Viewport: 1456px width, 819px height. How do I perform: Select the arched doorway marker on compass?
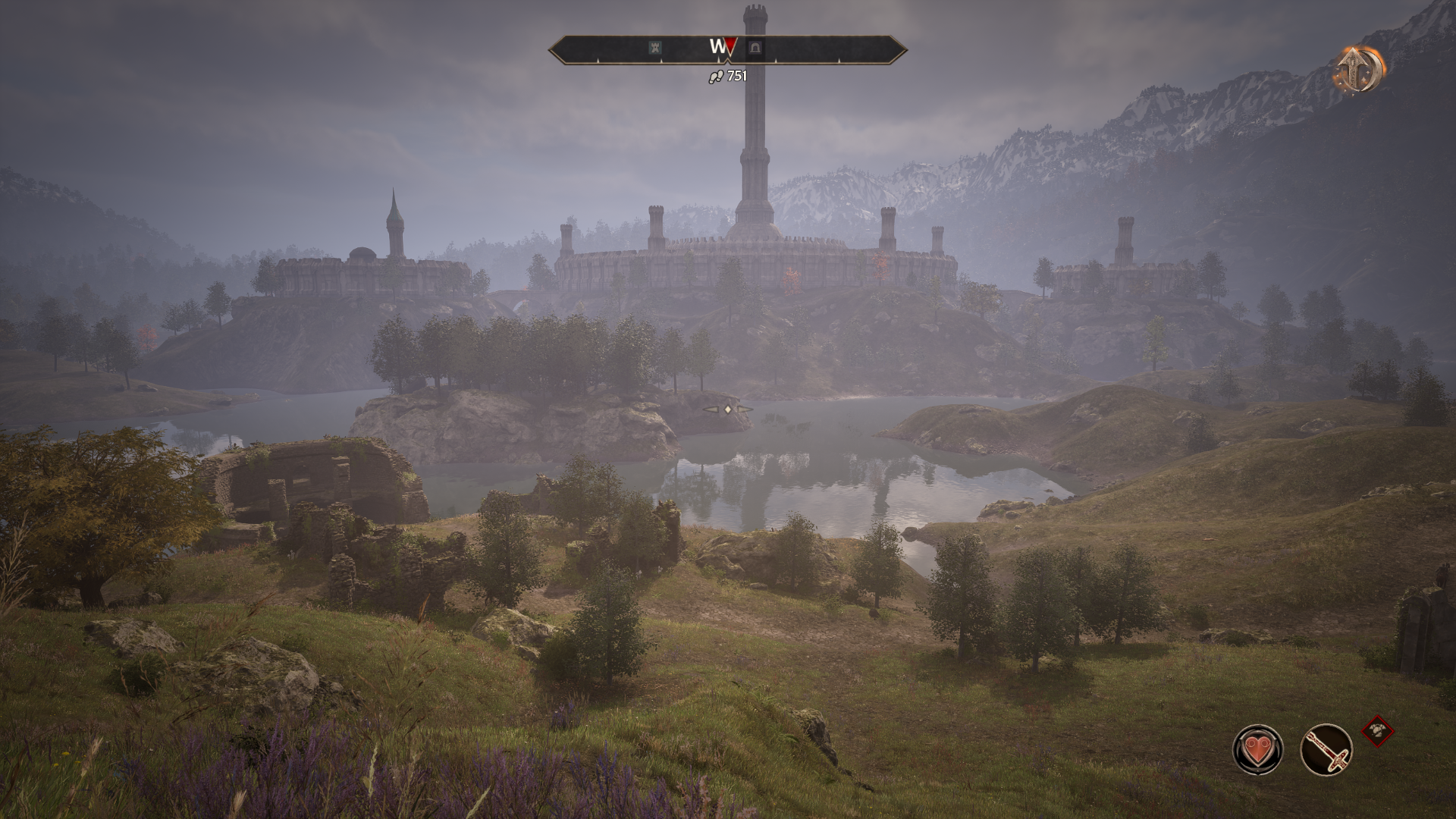click(x=755, y=48)
